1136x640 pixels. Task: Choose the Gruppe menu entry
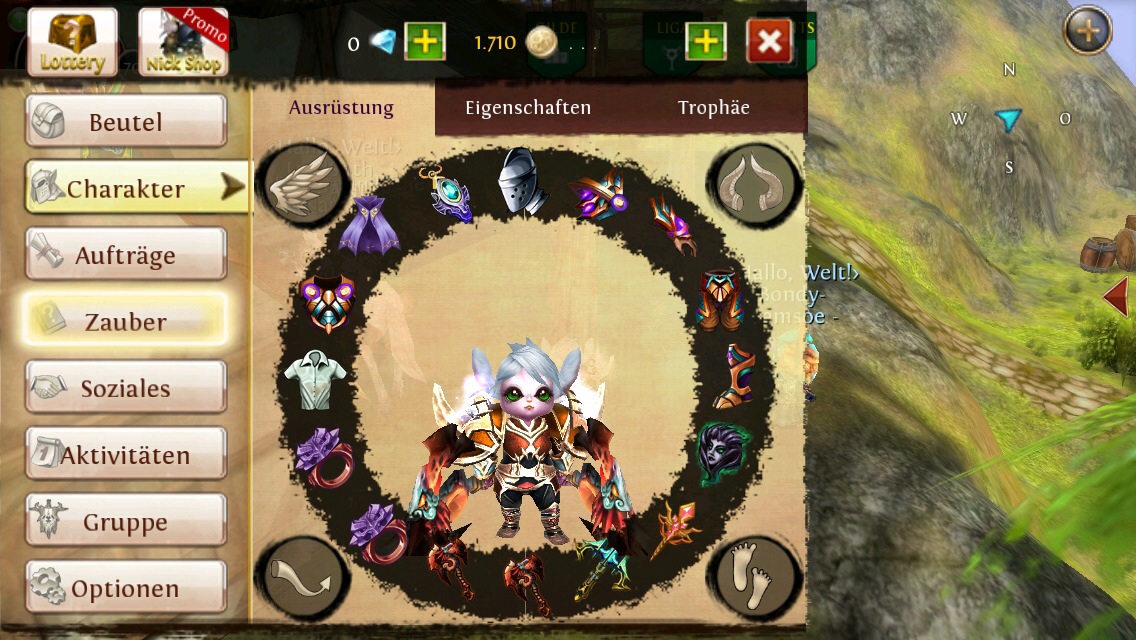[125, 522]
